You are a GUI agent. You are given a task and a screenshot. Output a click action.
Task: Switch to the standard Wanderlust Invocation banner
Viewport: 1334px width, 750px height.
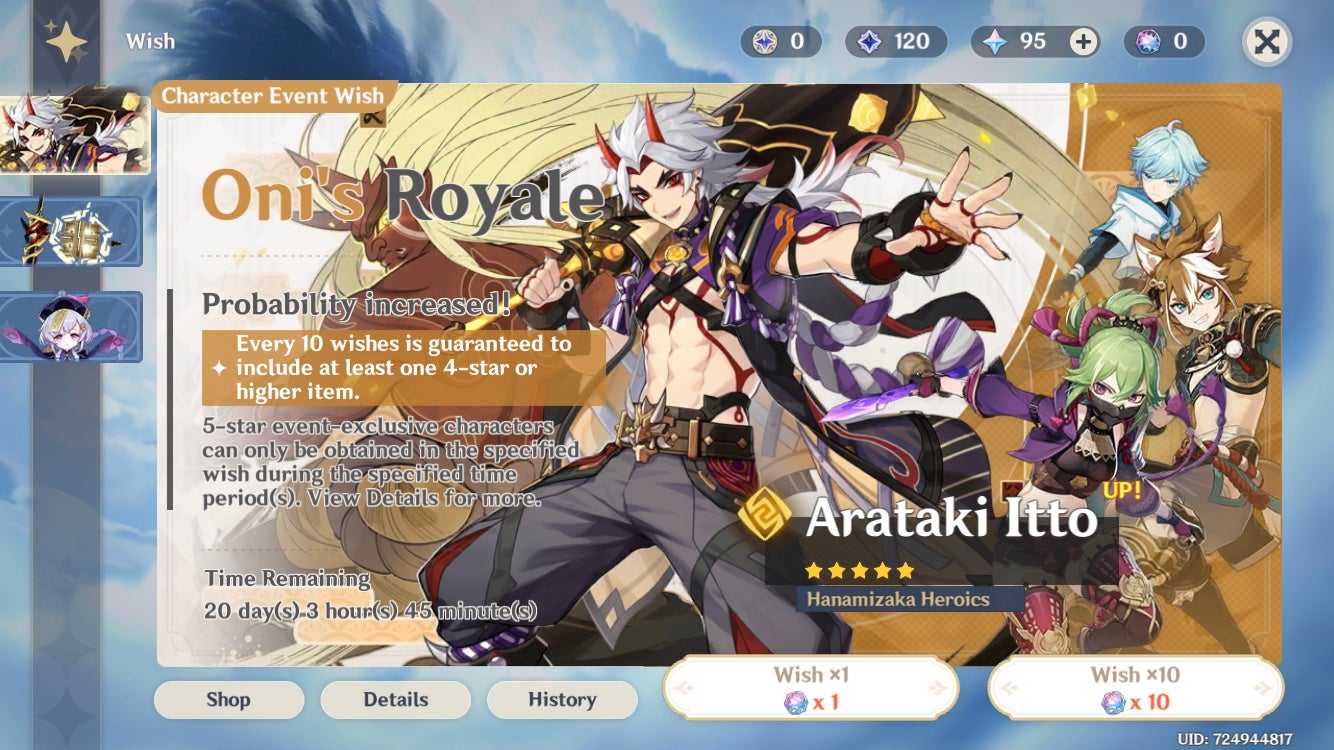tap(70, 325)
